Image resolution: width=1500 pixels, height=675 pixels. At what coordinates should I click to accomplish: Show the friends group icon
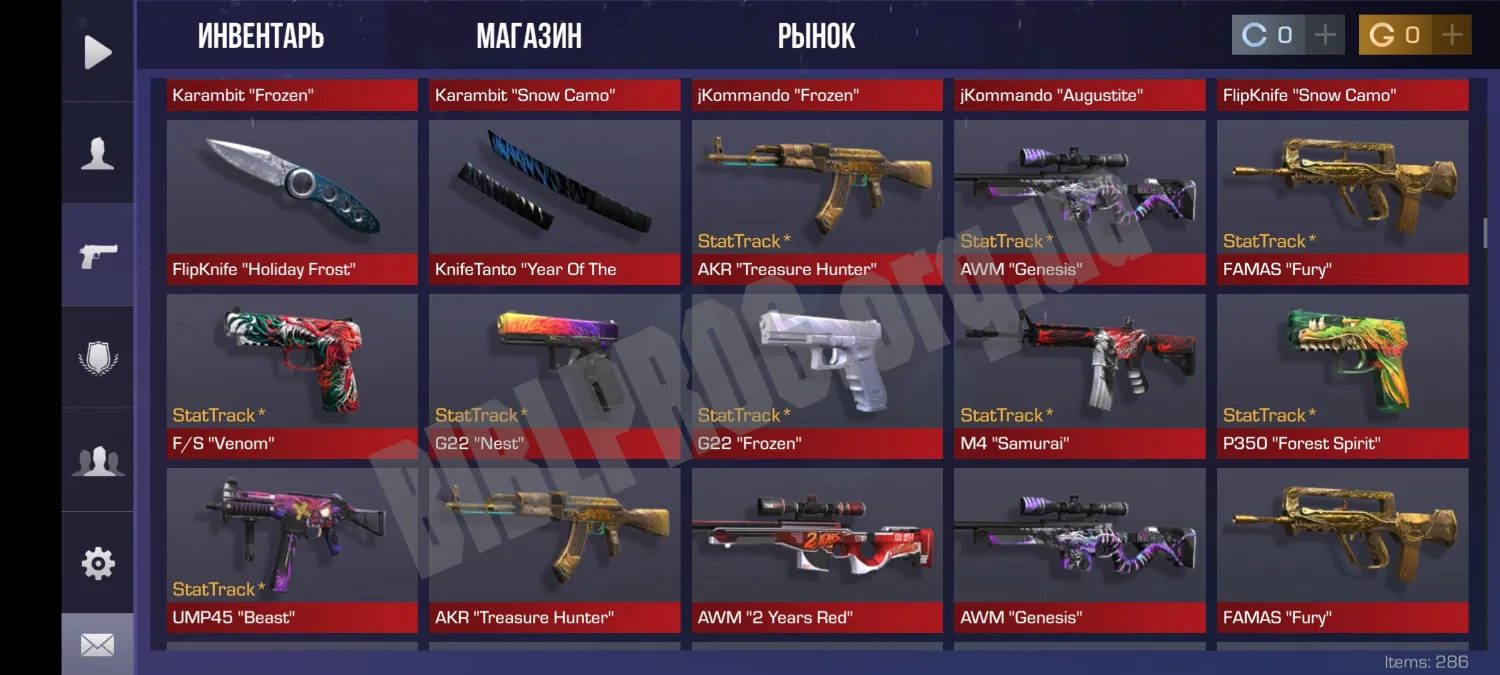click(x=97, y=461)
